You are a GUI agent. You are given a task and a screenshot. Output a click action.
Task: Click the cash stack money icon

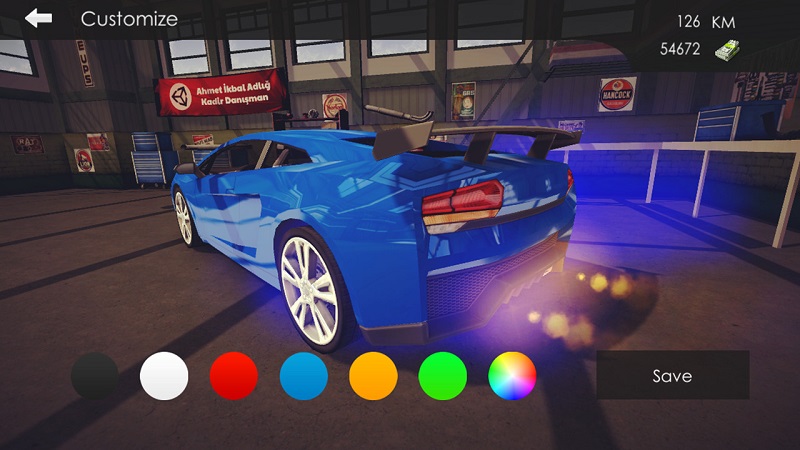(726, 50)
